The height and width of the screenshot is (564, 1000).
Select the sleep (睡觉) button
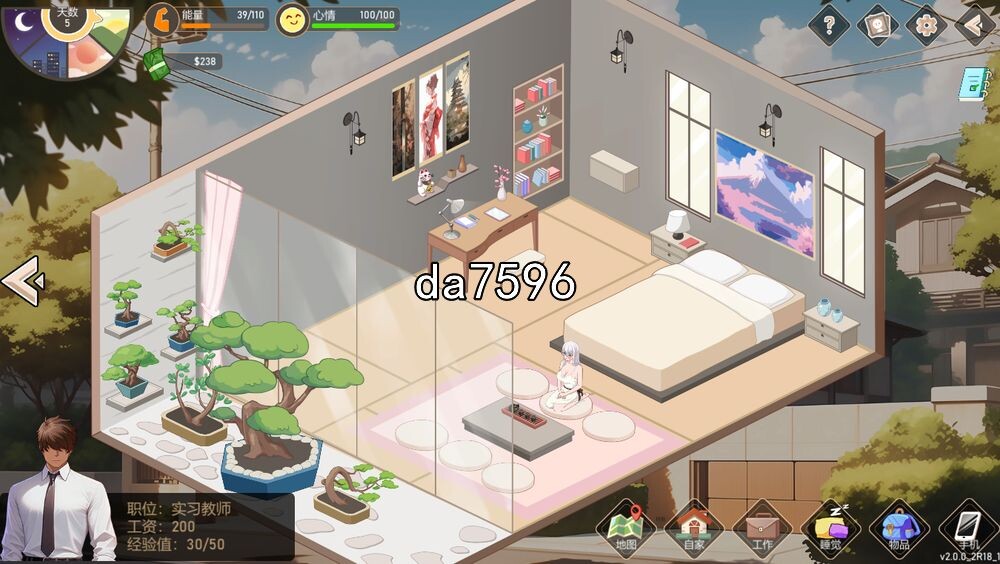831,527
